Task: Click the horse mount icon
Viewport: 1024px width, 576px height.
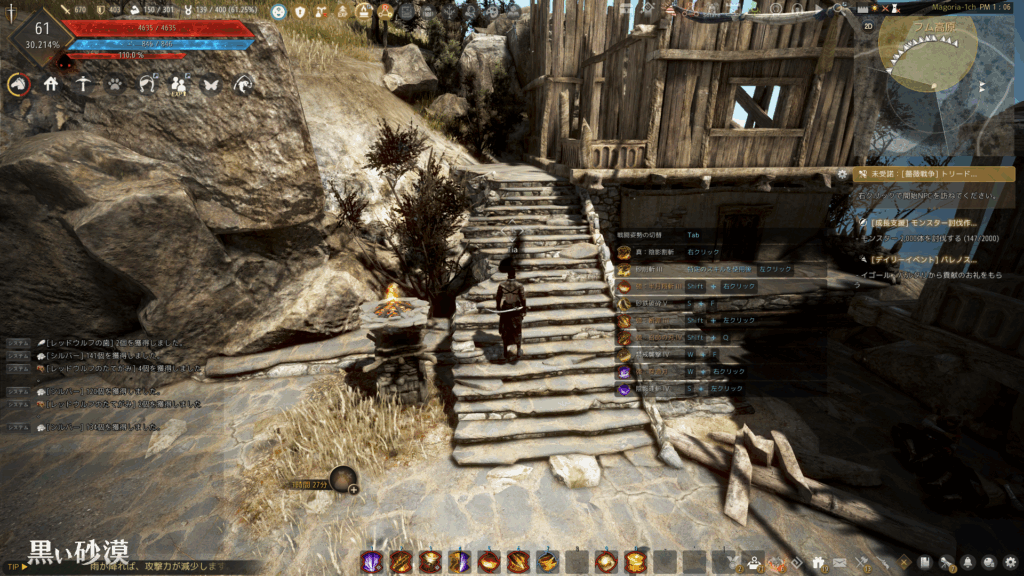Action: [18, 85]
